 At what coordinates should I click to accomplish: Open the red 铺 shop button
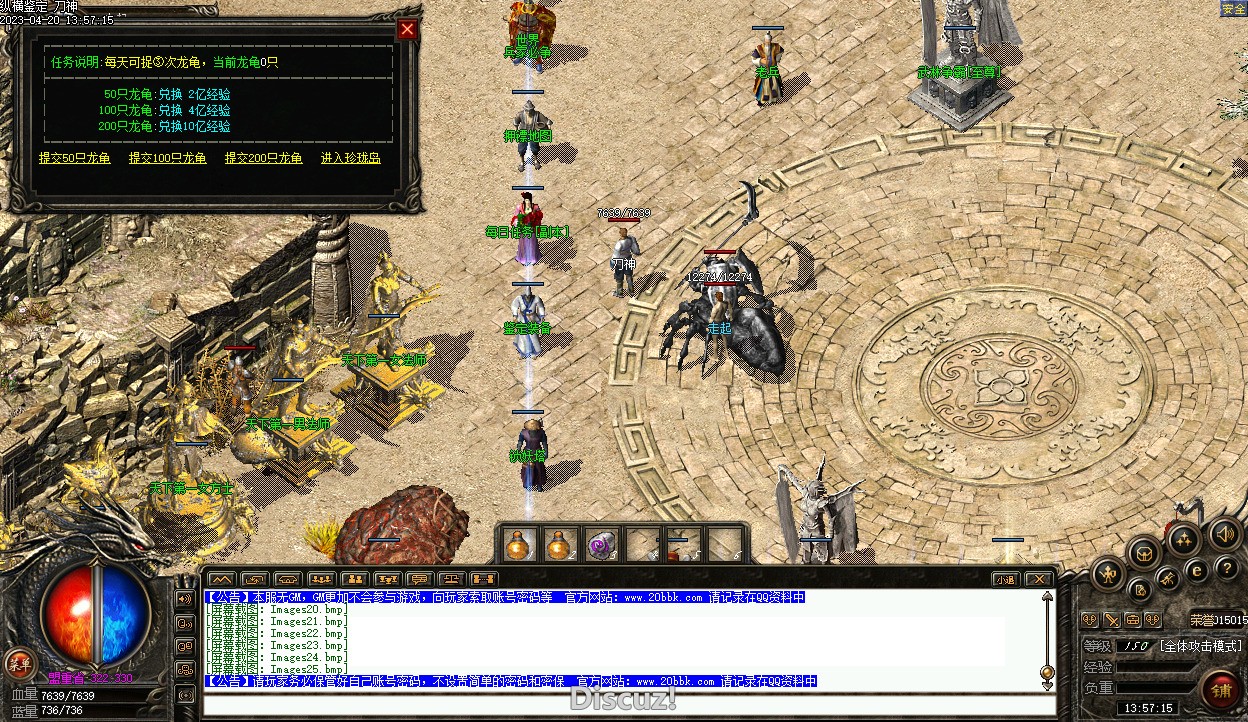tap(1221, 690)
